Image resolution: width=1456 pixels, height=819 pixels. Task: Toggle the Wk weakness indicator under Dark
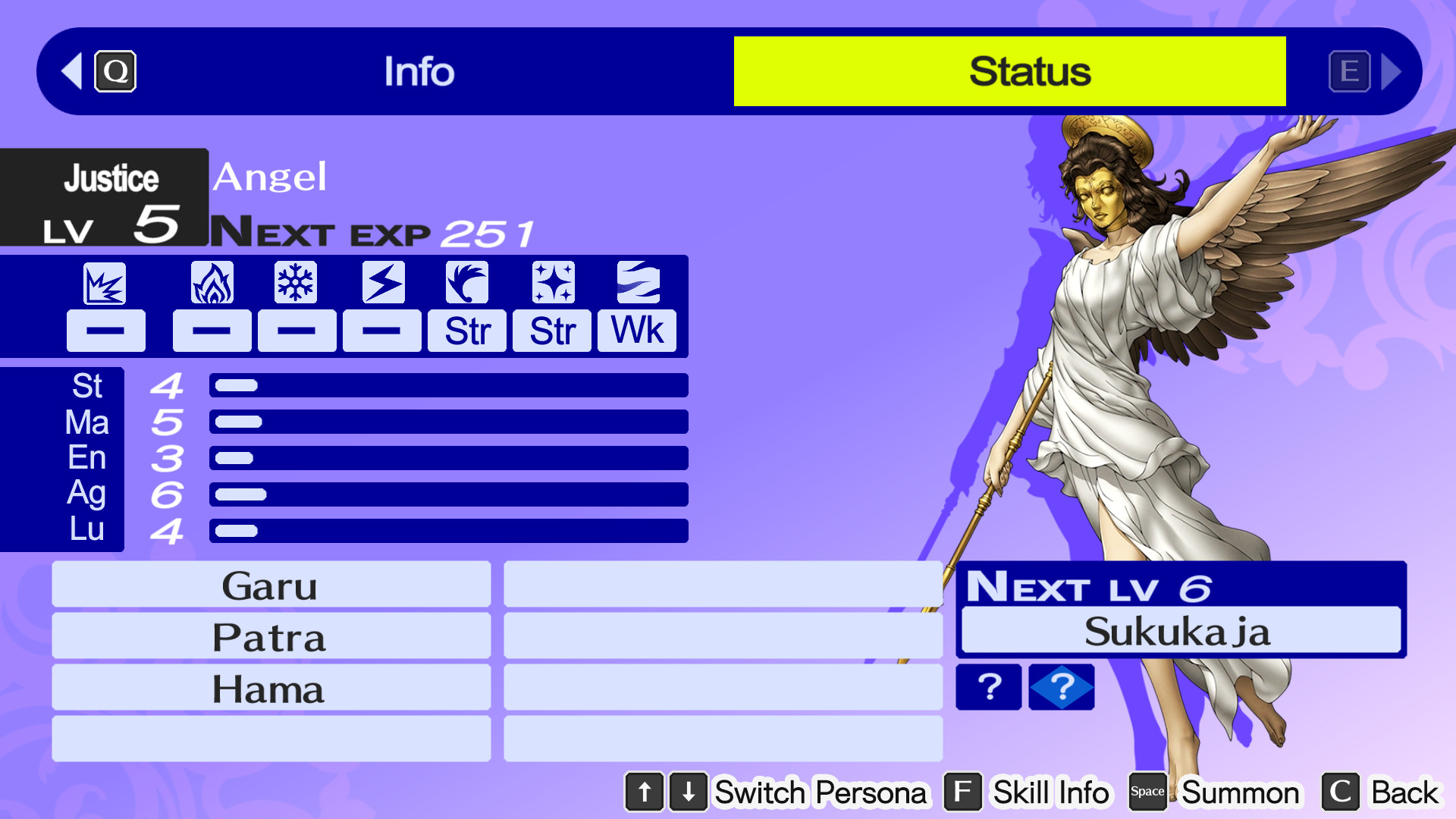point(636,330)
